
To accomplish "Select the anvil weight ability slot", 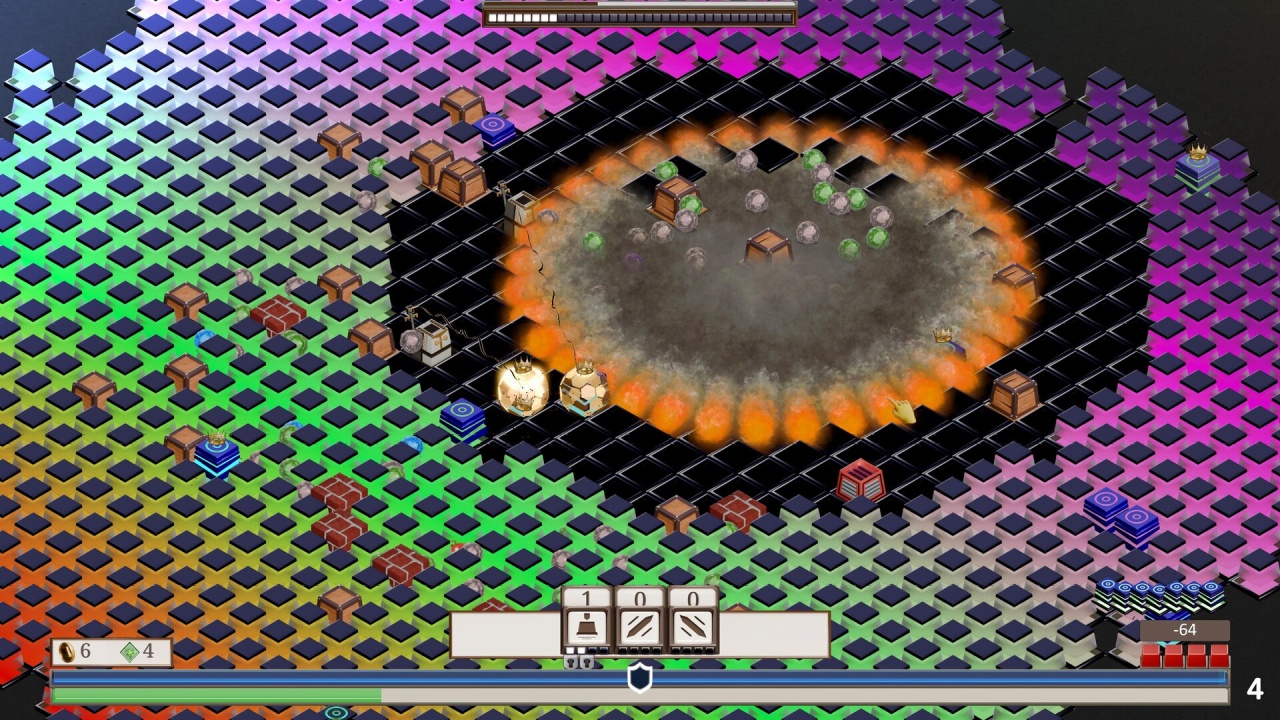I will click(587, 627).
